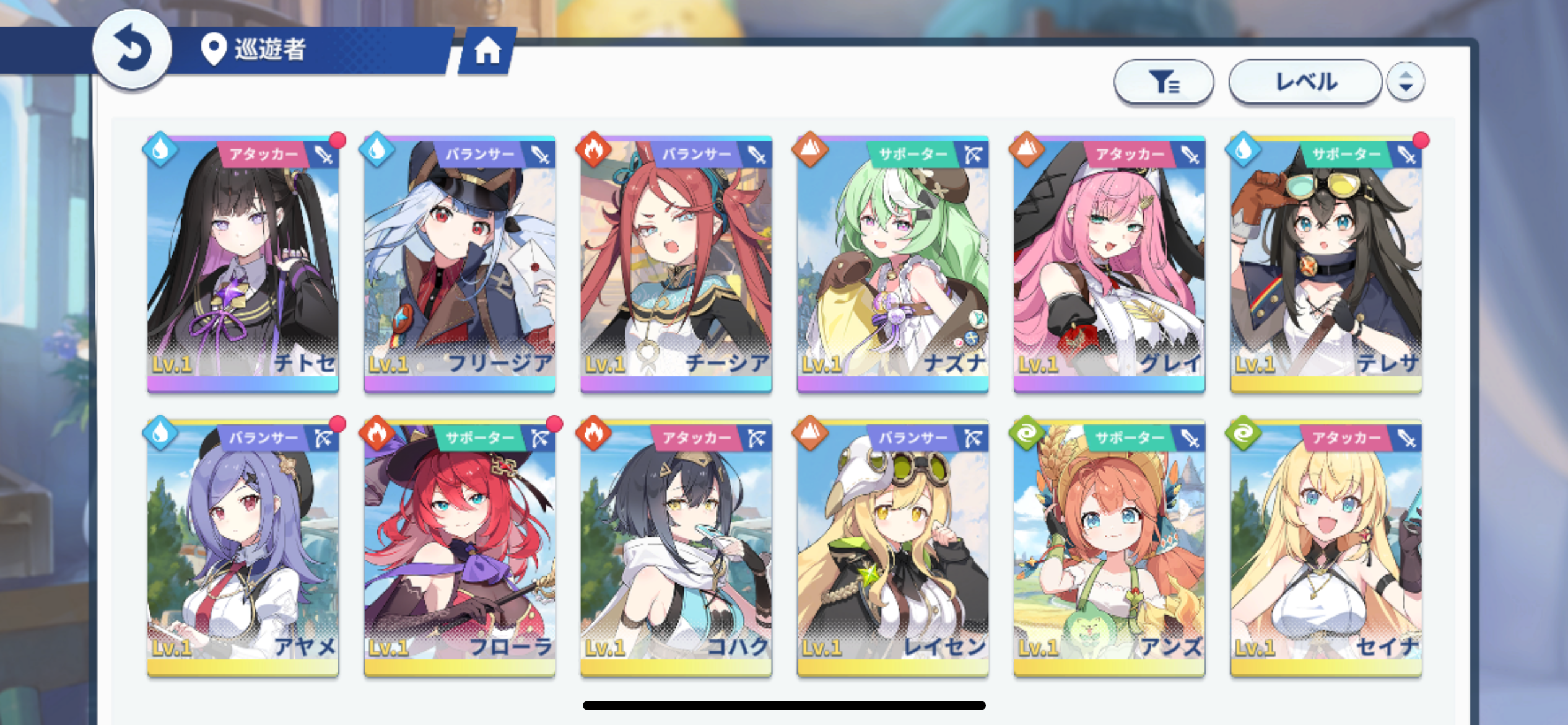Select the アヤメ character card
Screen dimensions: 1568x725
[243, 548]
